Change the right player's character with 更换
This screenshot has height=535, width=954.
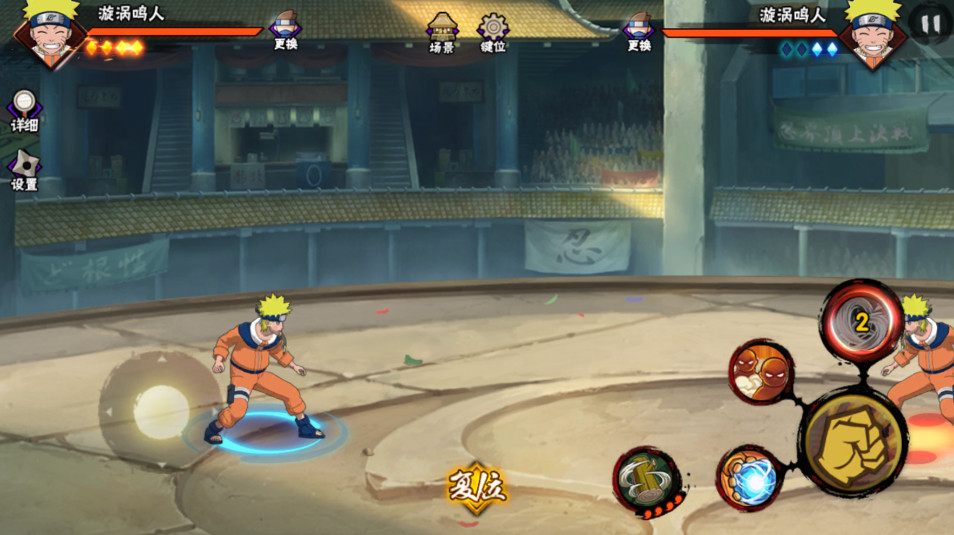(639, 29)
